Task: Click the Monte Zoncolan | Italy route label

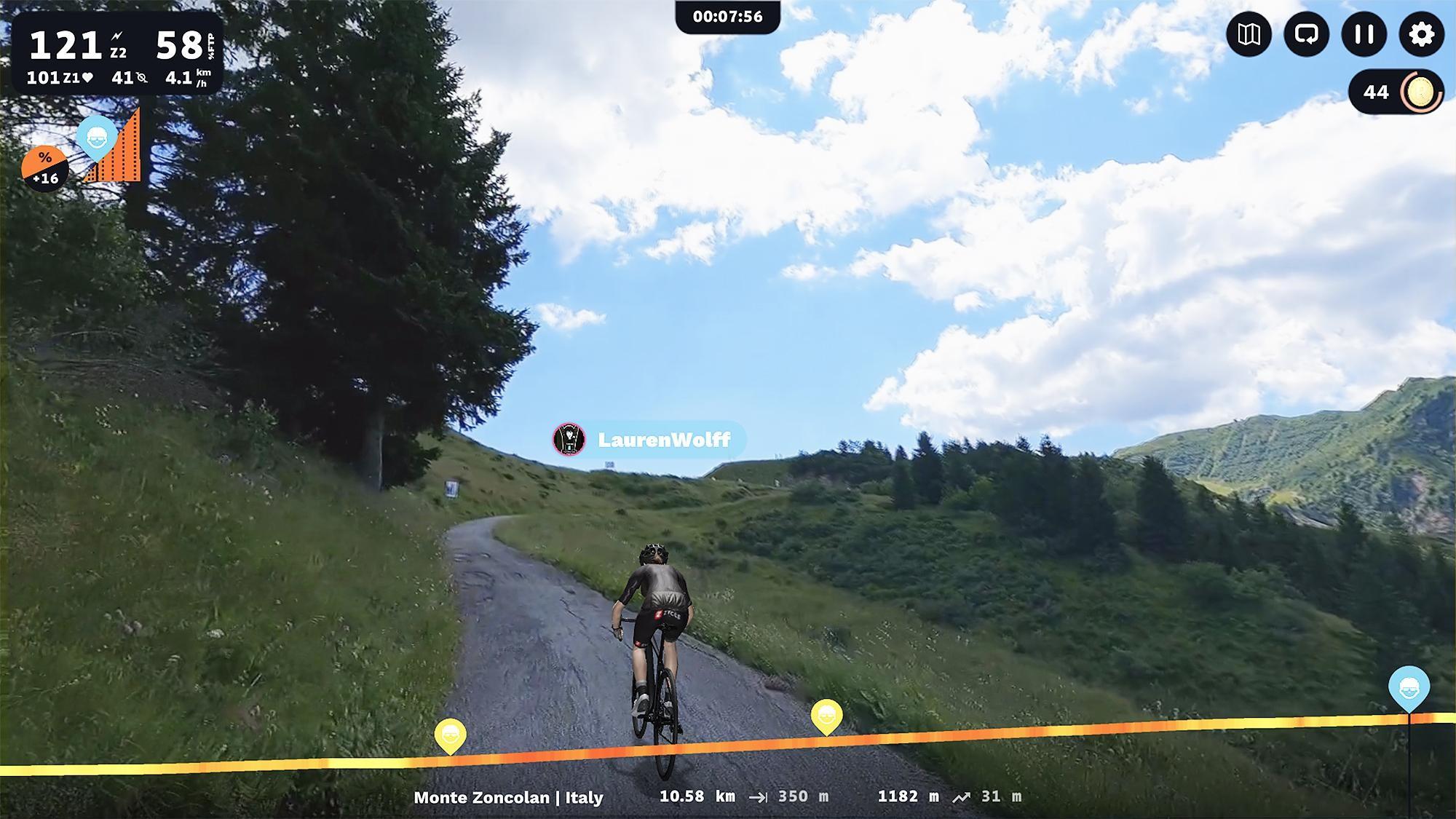Action: click(x=507, y=798)
